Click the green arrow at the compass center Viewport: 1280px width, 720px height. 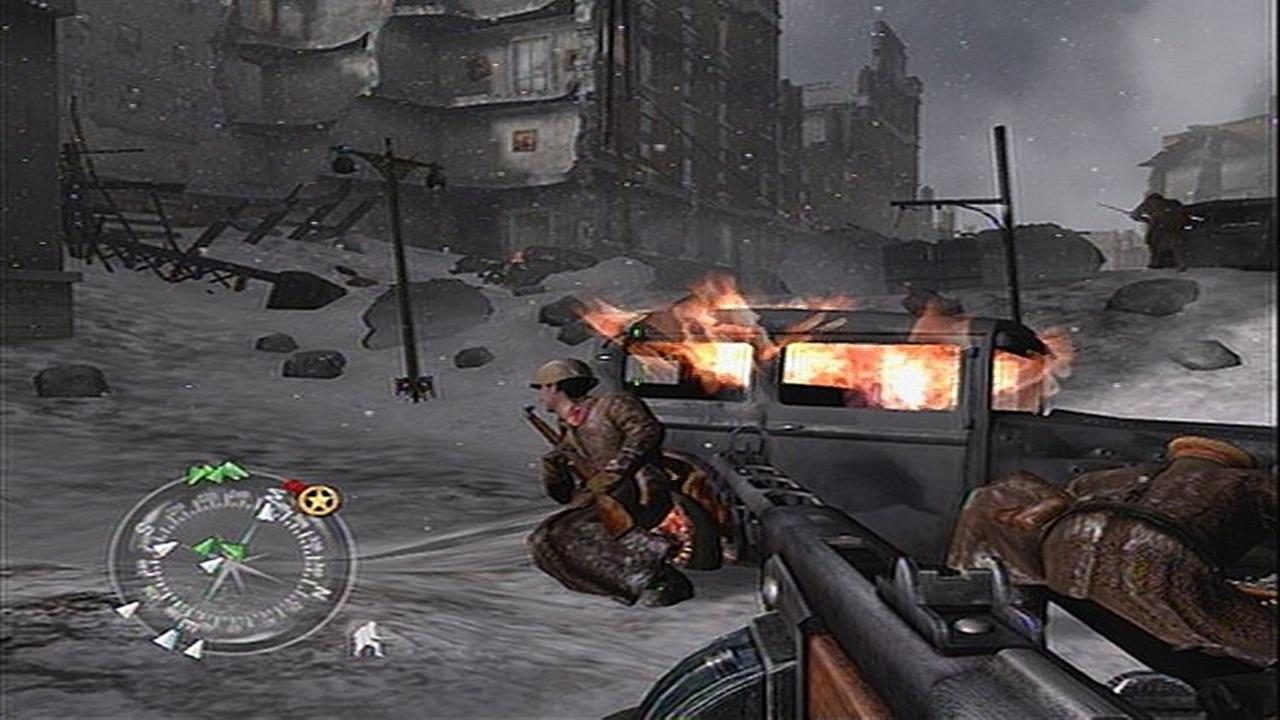click(x=217, y=547)
